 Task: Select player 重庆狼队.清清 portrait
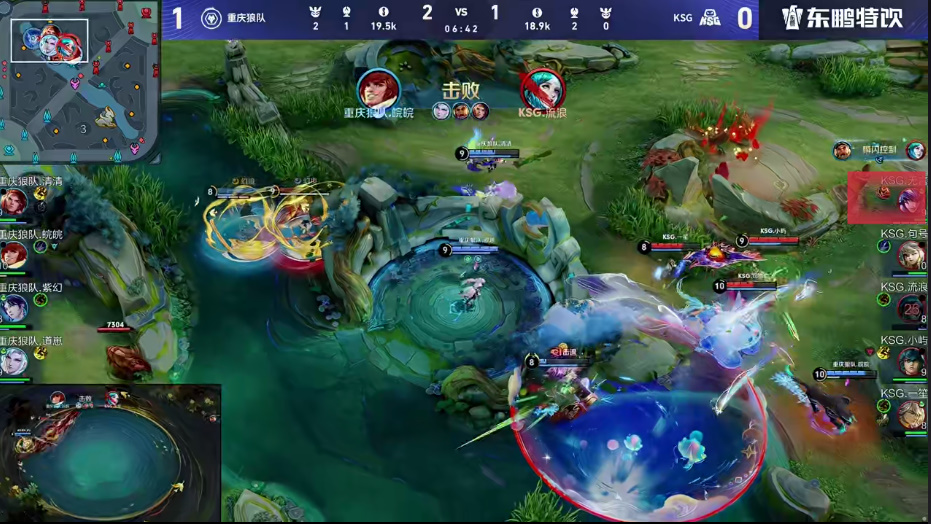click(x=14, y=202)
